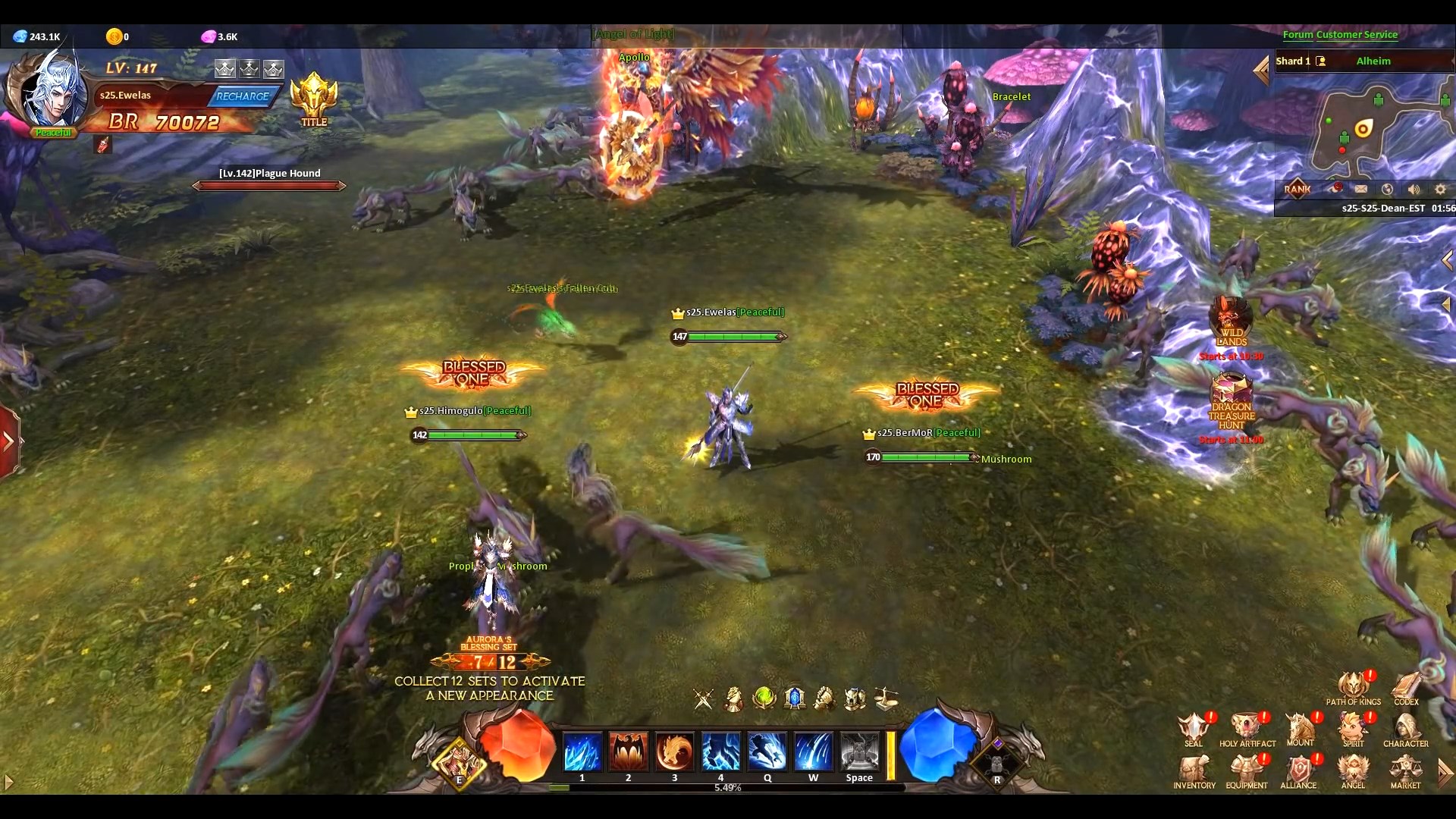The height and width of the screenshot is (819, 1456).
Task: Toggle Peaceful mode under the character portrait
Action: (x=53, y=132)
